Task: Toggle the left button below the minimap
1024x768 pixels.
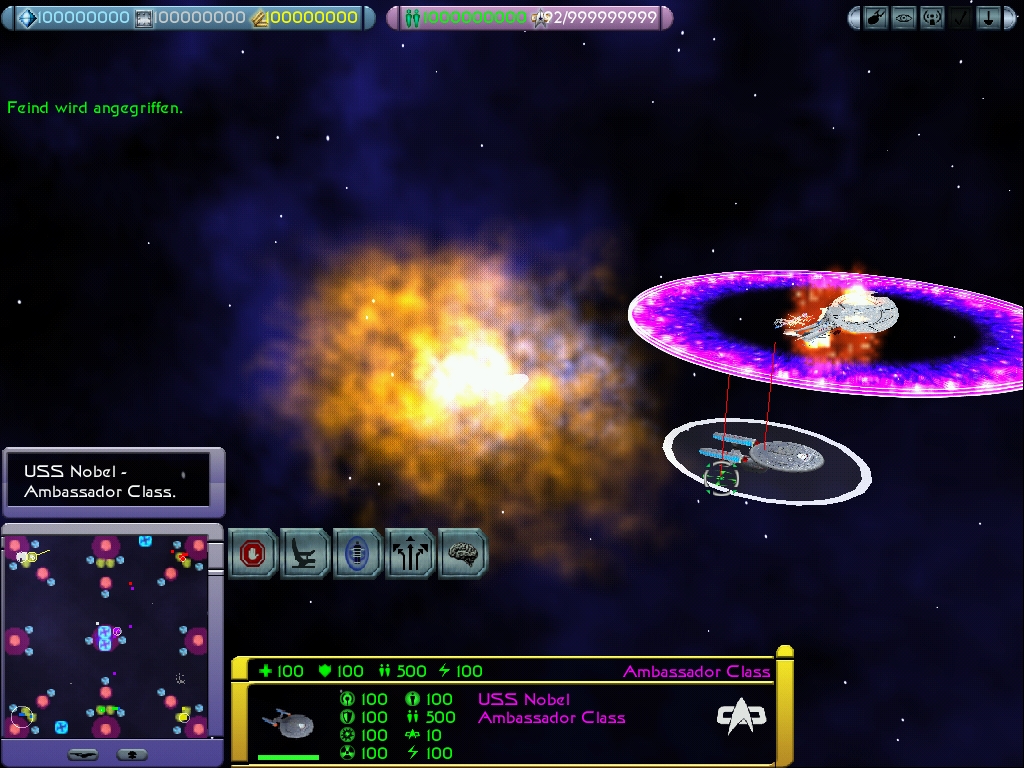Action: [82, 754]
